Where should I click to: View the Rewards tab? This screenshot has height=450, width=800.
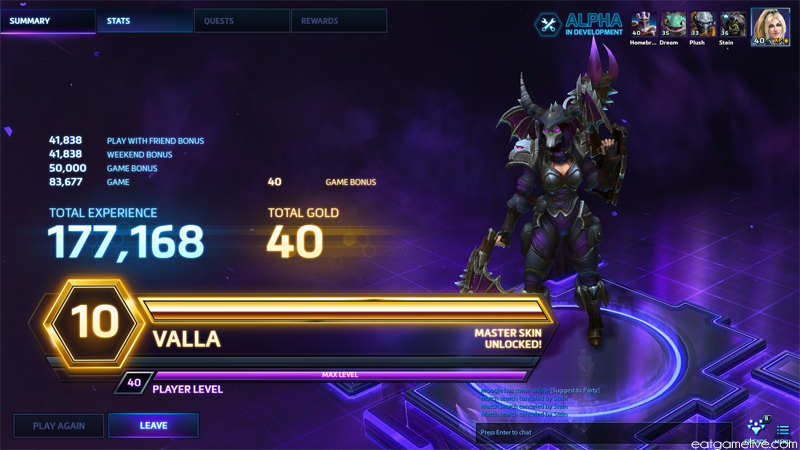click(338, 21)
